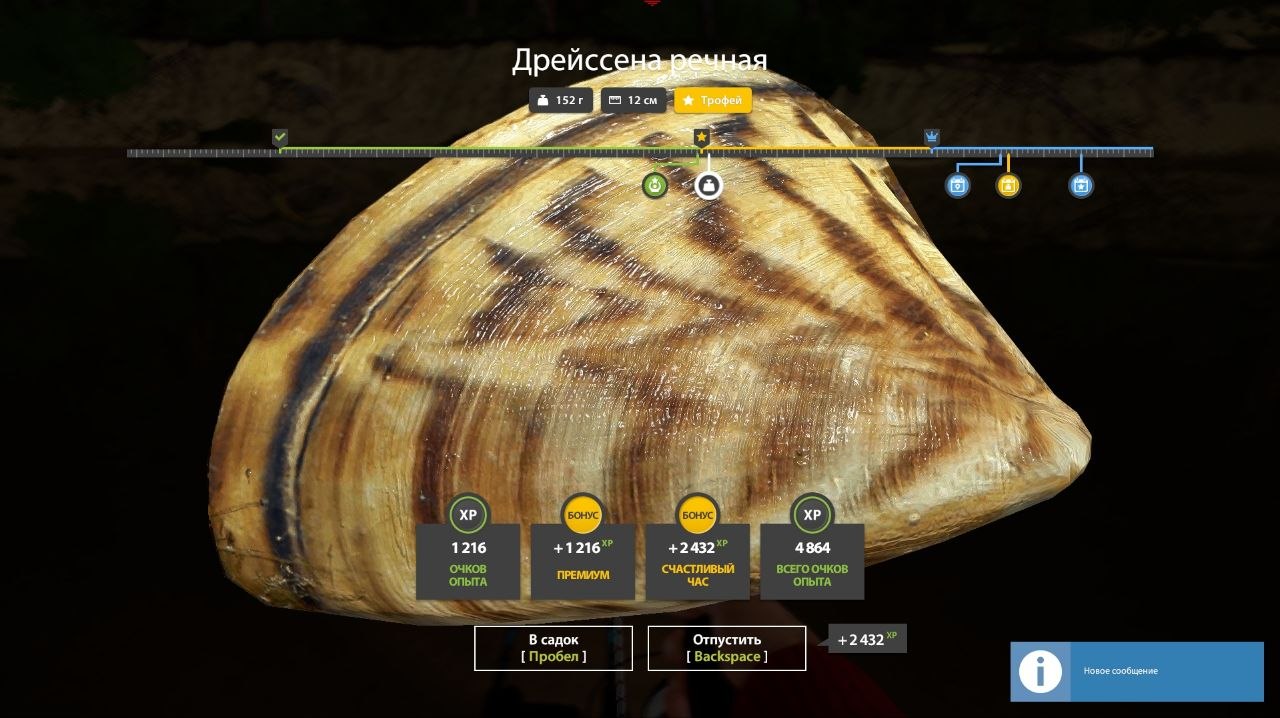Click the green checkmark marker on the weight scale
The image size is (1280, 718).
280,137
